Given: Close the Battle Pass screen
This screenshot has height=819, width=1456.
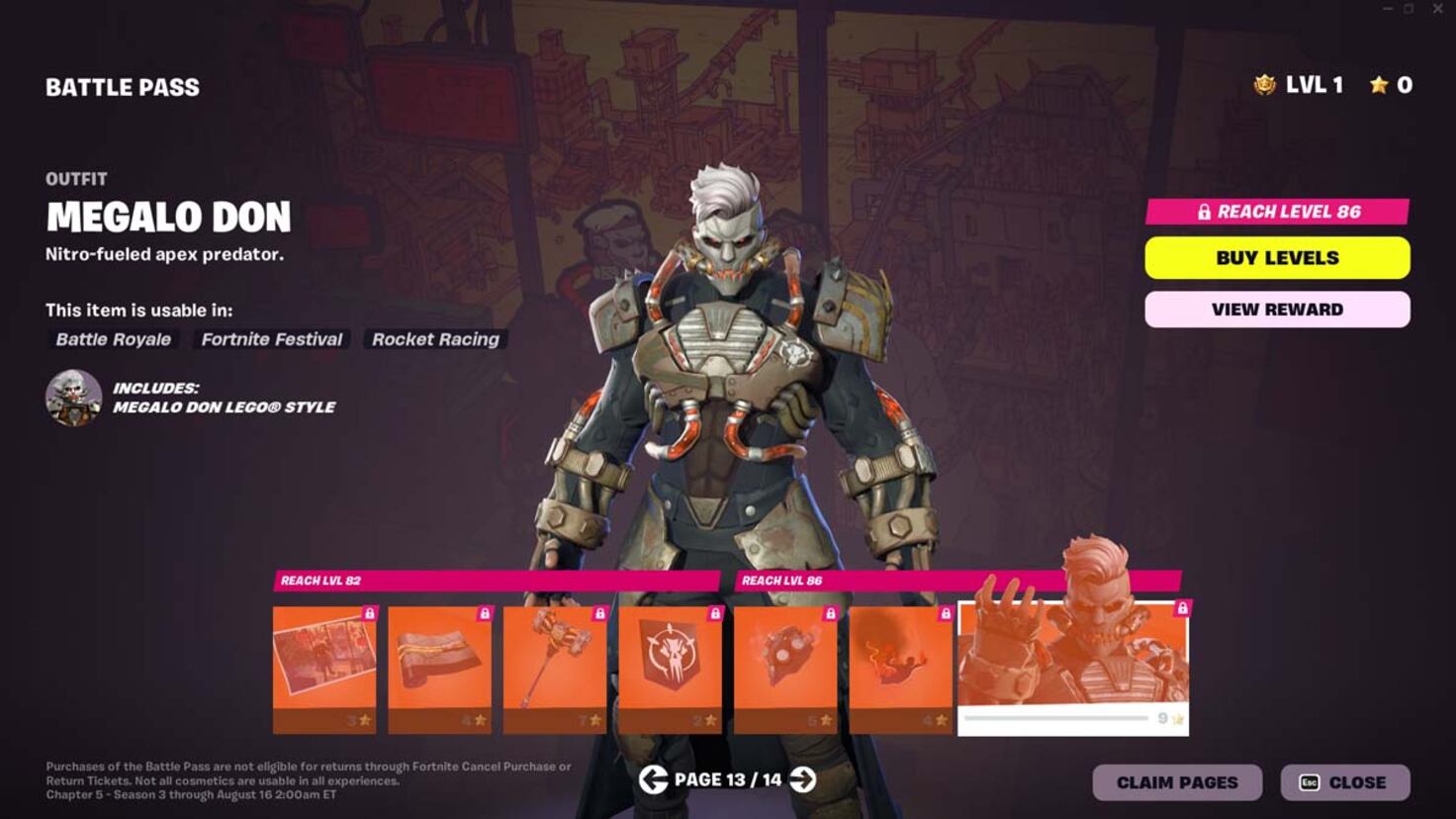Looking at the screenshot, I should click(1347, 781).
